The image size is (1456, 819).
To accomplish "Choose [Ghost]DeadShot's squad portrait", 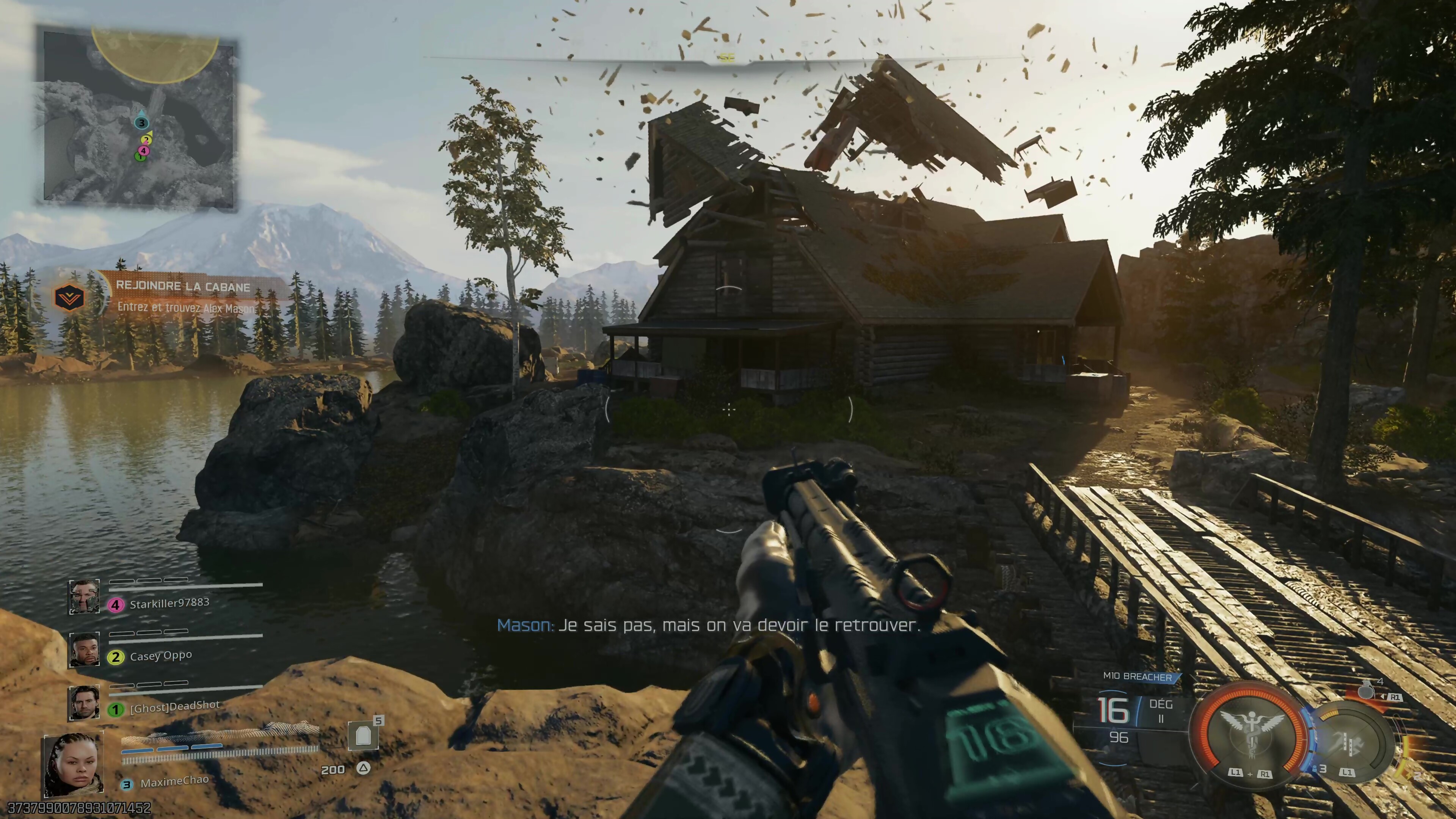I will 84,702.
